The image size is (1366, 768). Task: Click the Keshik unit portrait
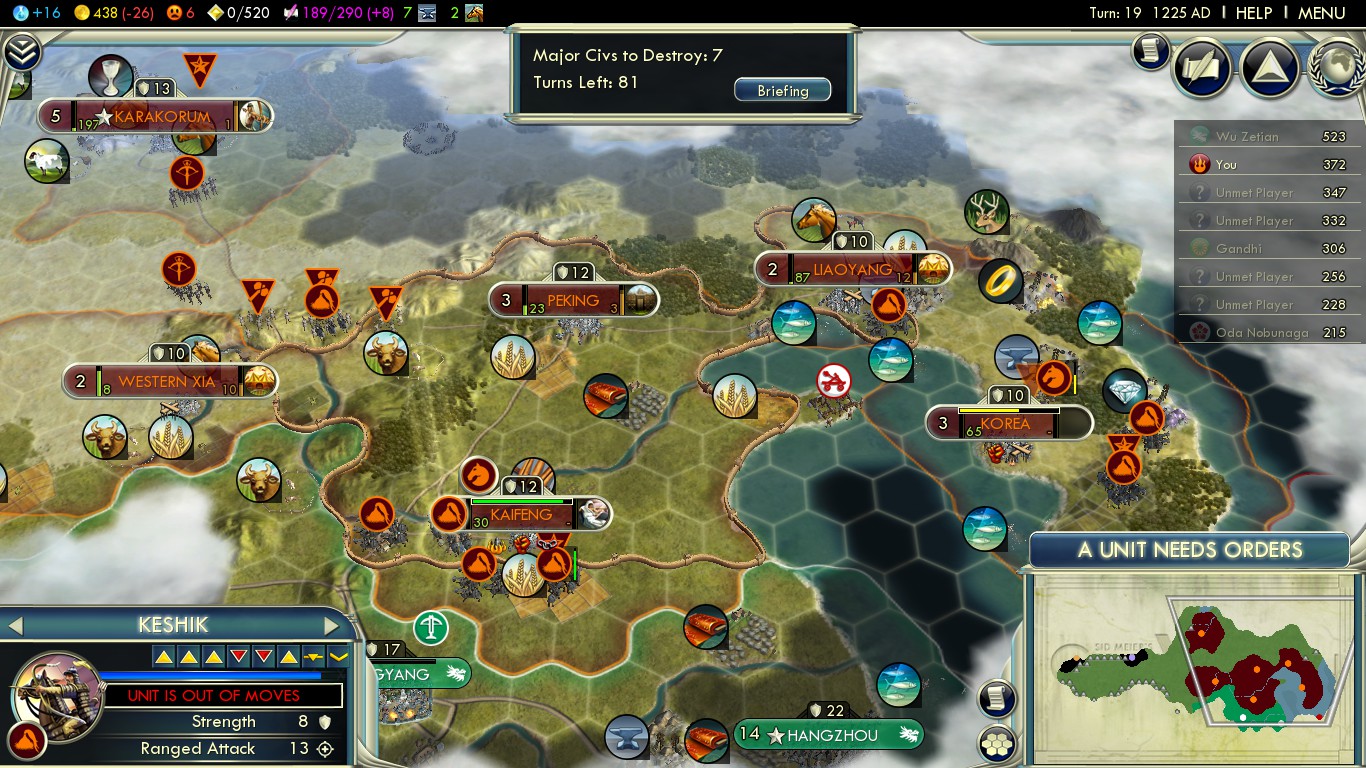pos(58,692)
